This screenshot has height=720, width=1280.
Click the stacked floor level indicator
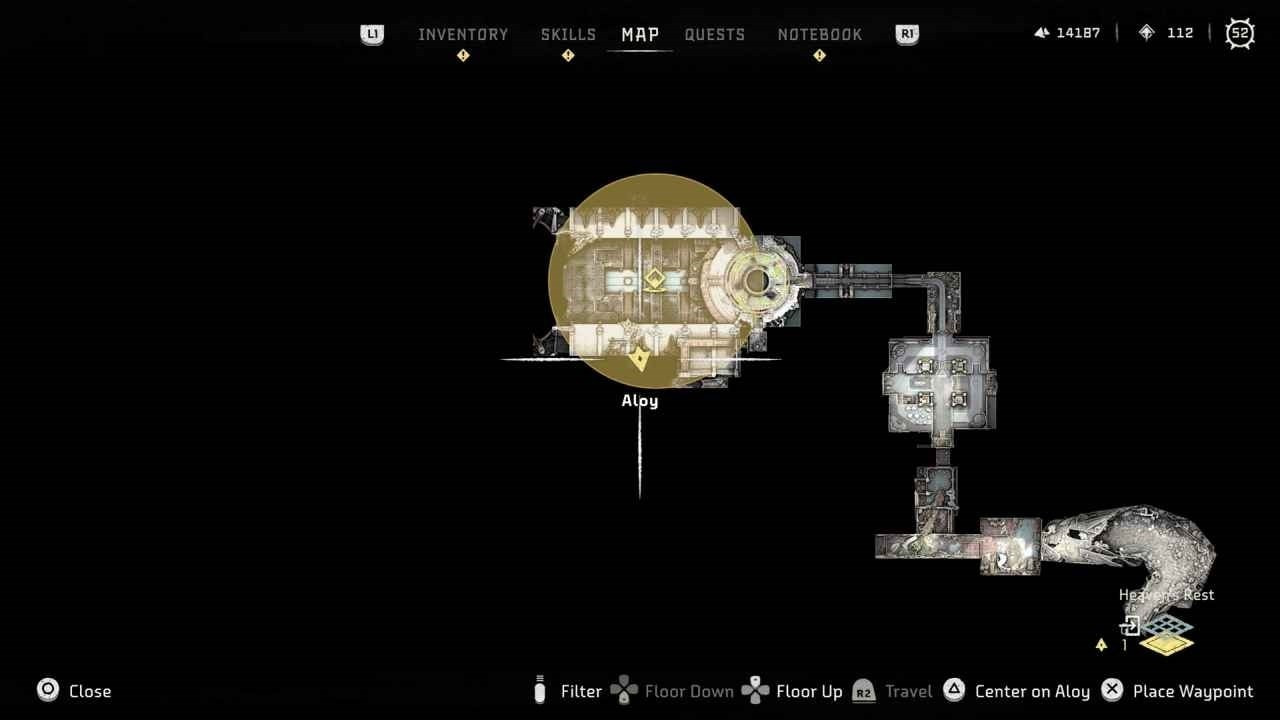coord(1167,637)
